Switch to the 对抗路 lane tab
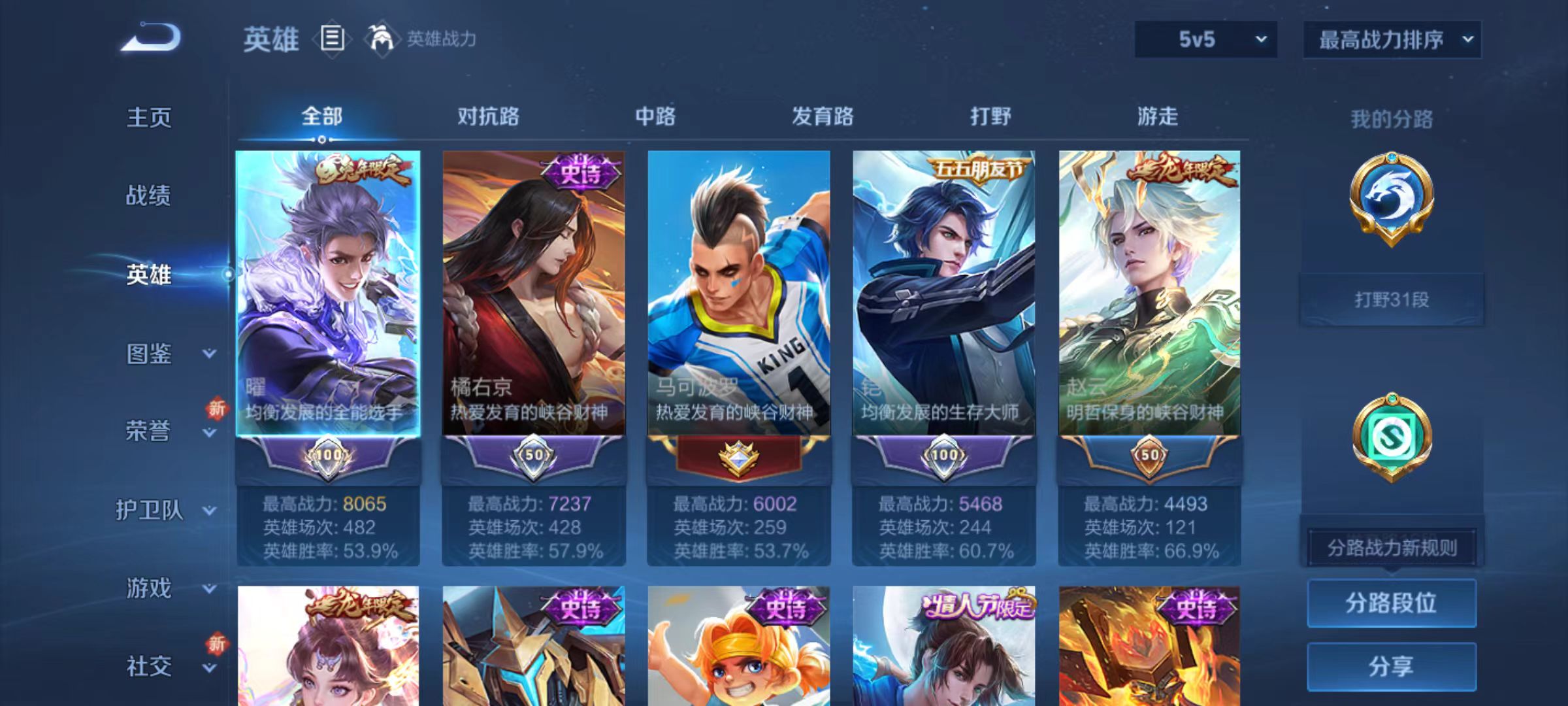 [487, 116]
